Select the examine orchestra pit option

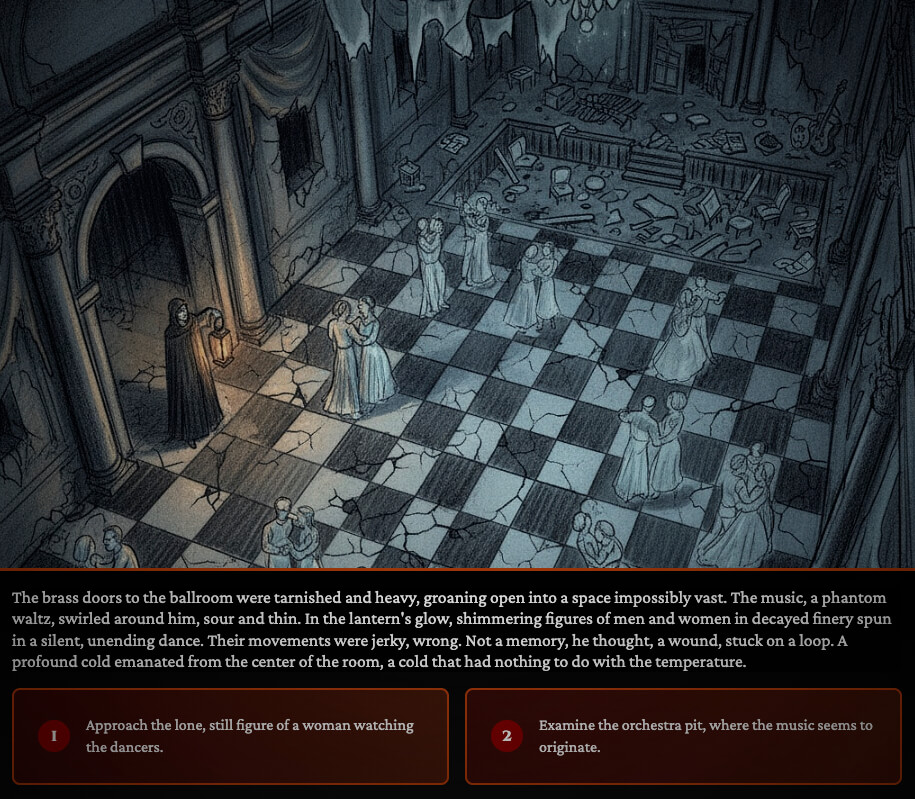pos(683,736)
